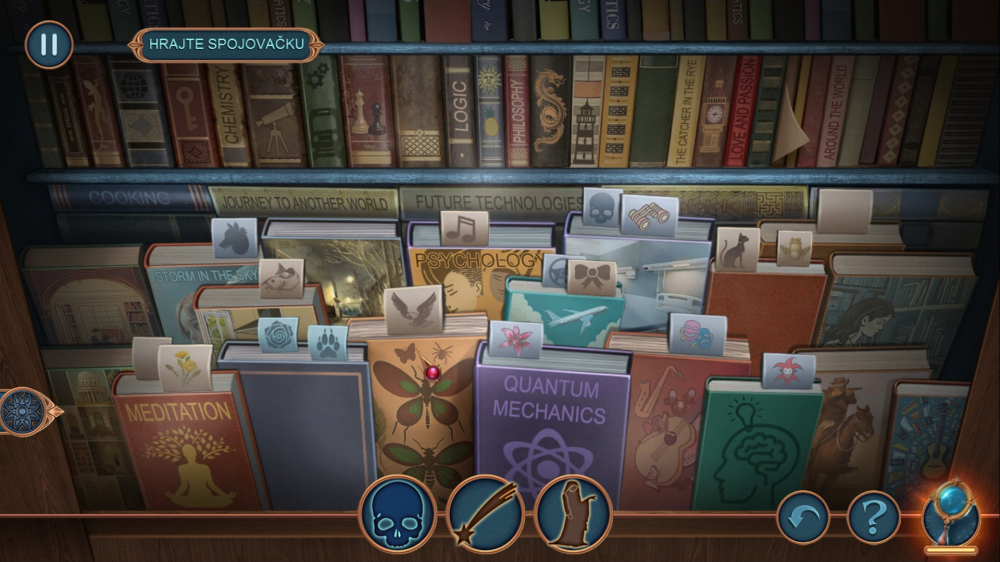This screenshot has height=562, width=1000.
Task: Pick the paw print bookmark tile
Action: 327,341
